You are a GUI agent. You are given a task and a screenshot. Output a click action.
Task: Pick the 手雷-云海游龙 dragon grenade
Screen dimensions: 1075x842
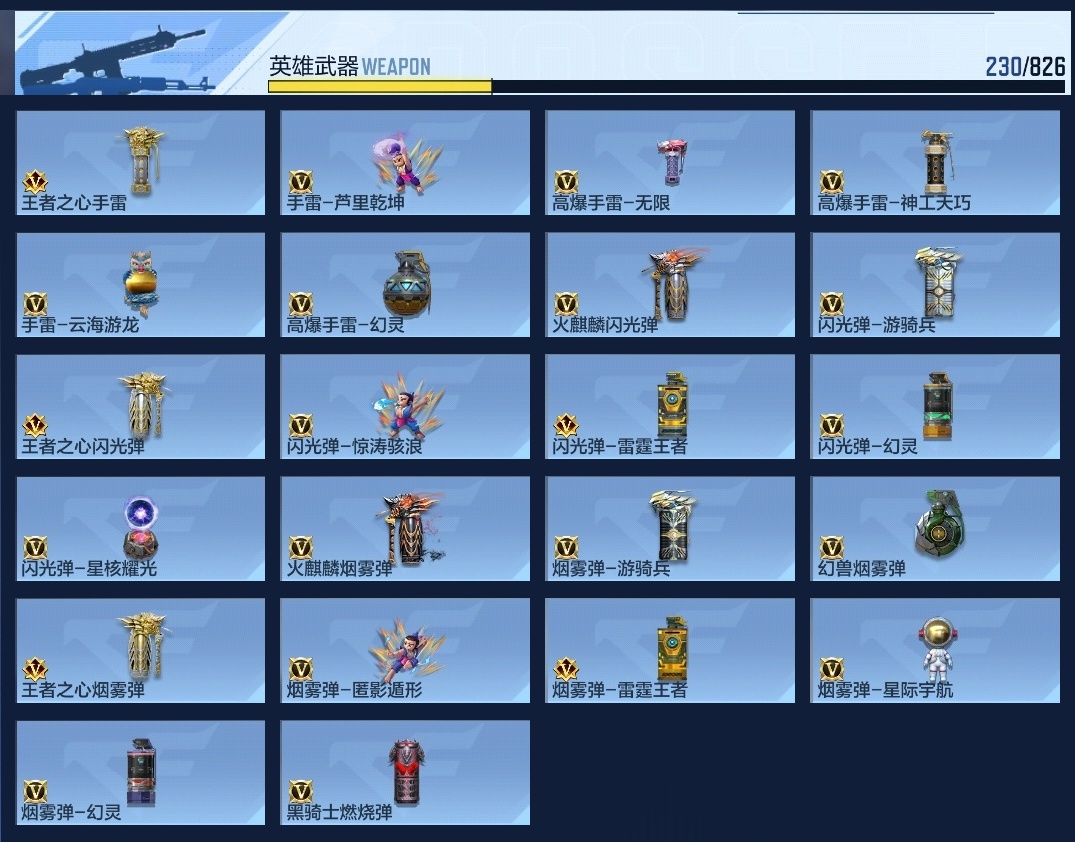pos(141,284)
